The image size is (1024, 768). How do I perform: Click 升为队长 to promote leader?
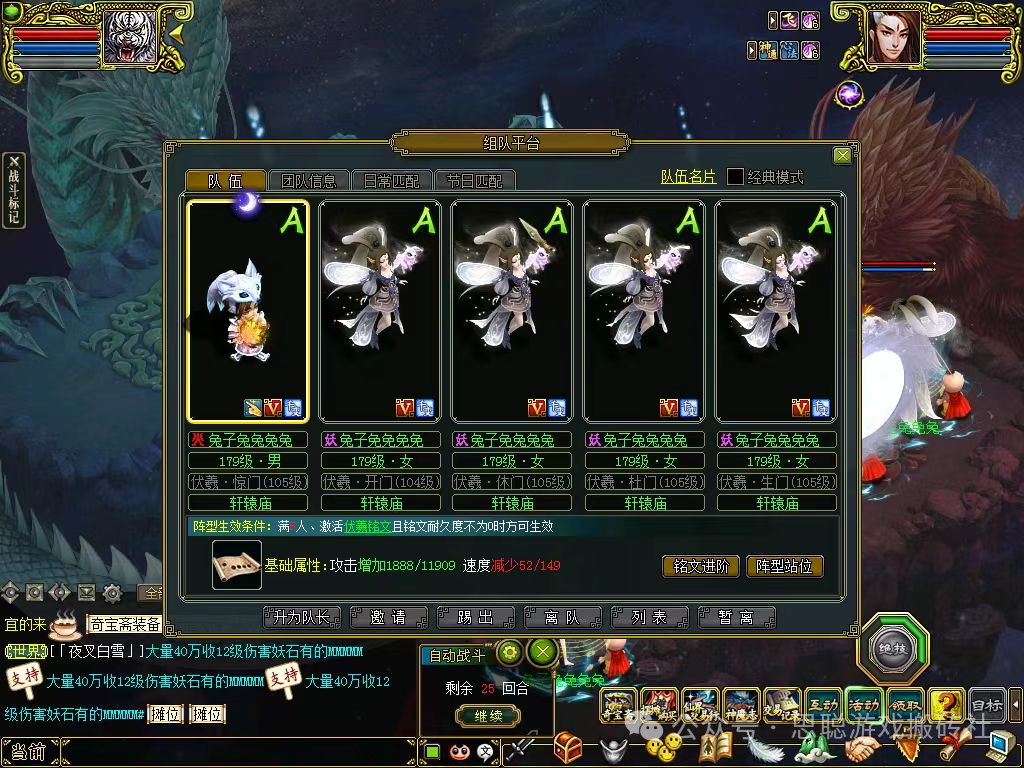point(302,618)
